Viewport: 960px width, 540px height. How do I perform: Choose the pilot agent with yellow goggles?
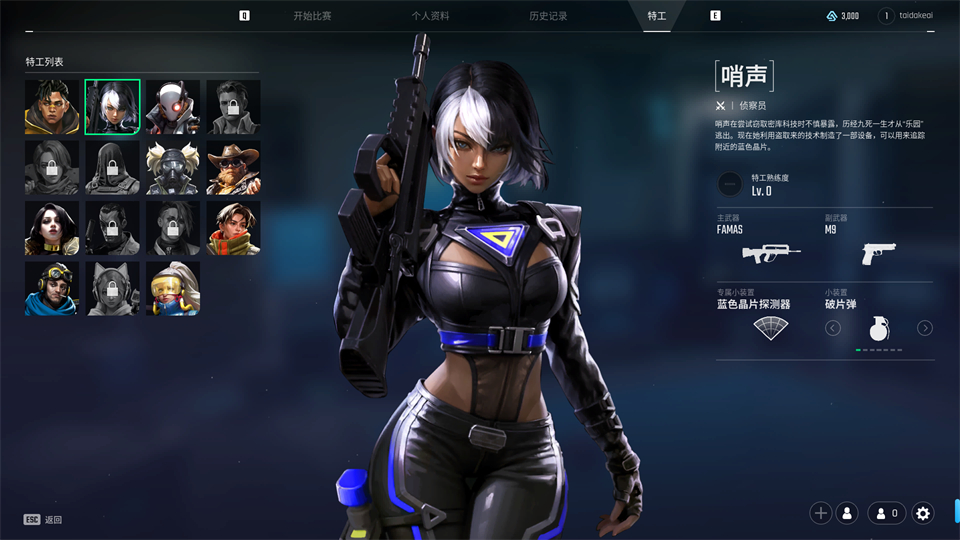click(x=52, y=288)
